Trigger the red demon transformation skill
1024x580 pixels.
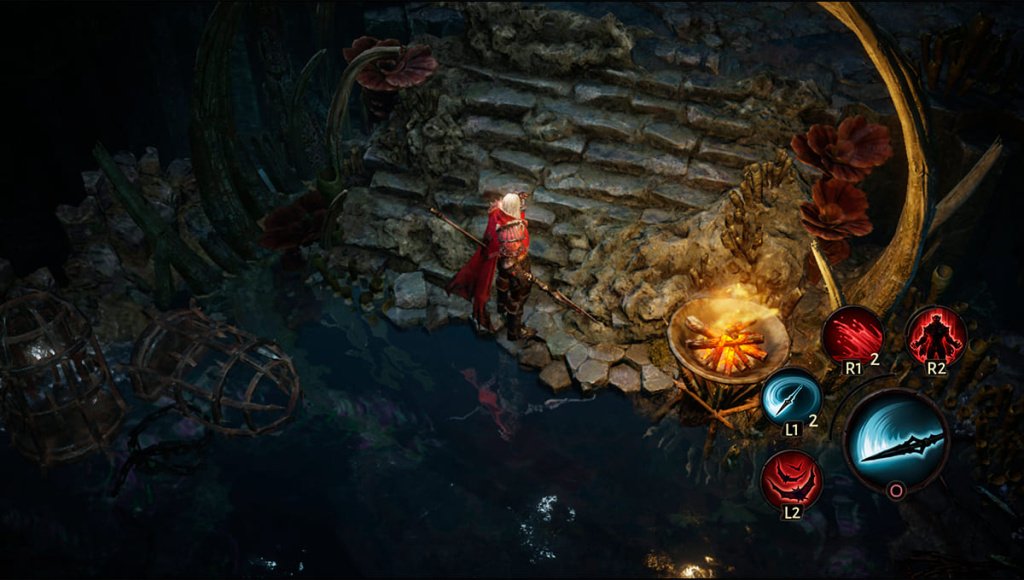point(936,335)
